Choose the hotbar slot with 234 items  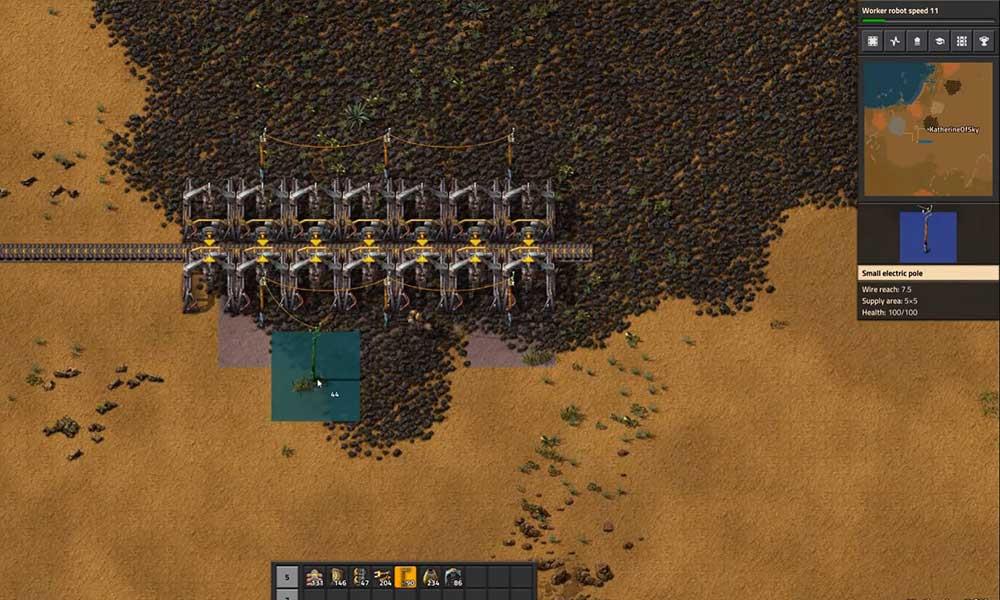pos(430,577)
